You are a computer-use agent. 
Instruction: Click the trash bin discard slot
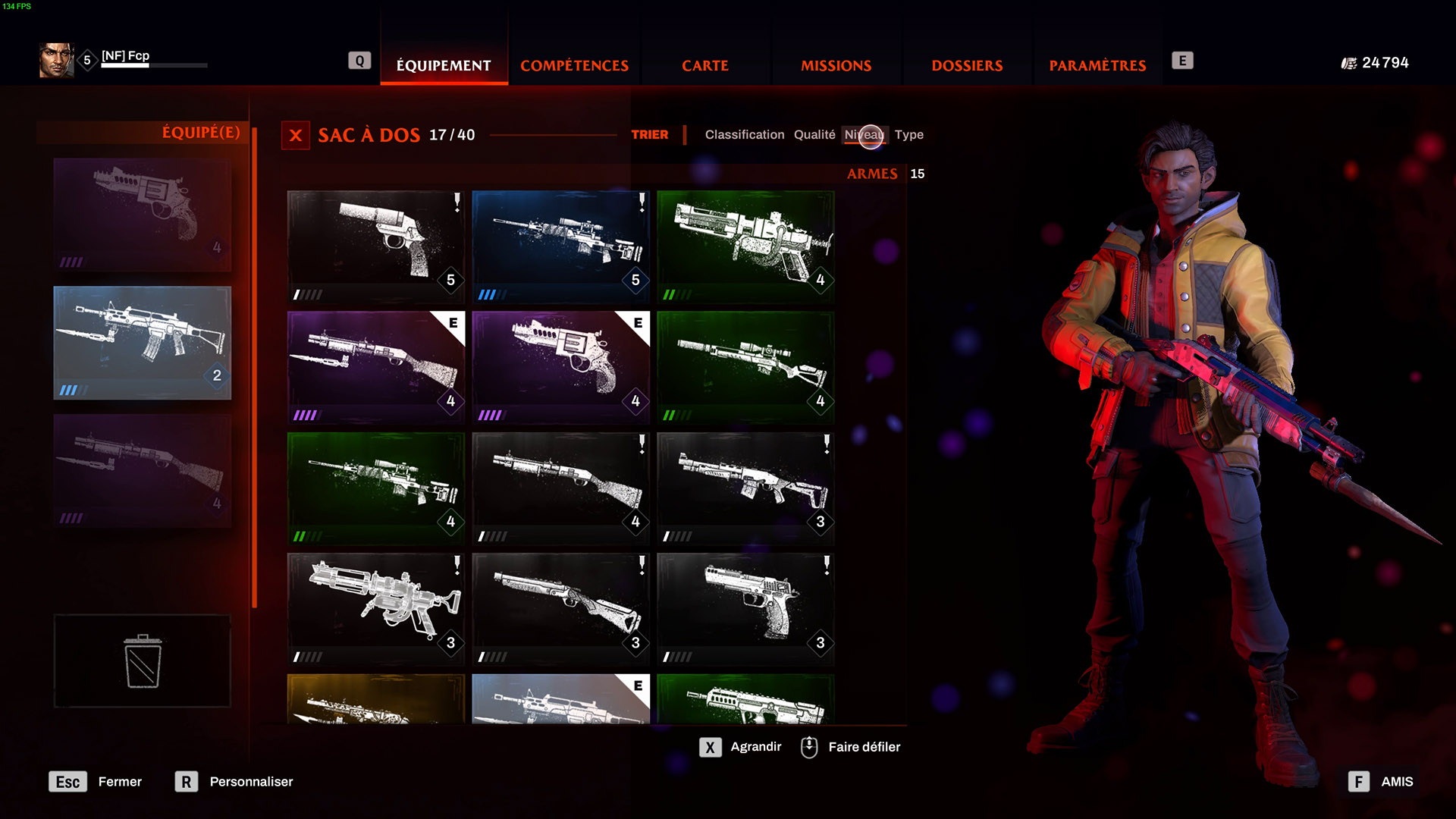click(143, 661)
